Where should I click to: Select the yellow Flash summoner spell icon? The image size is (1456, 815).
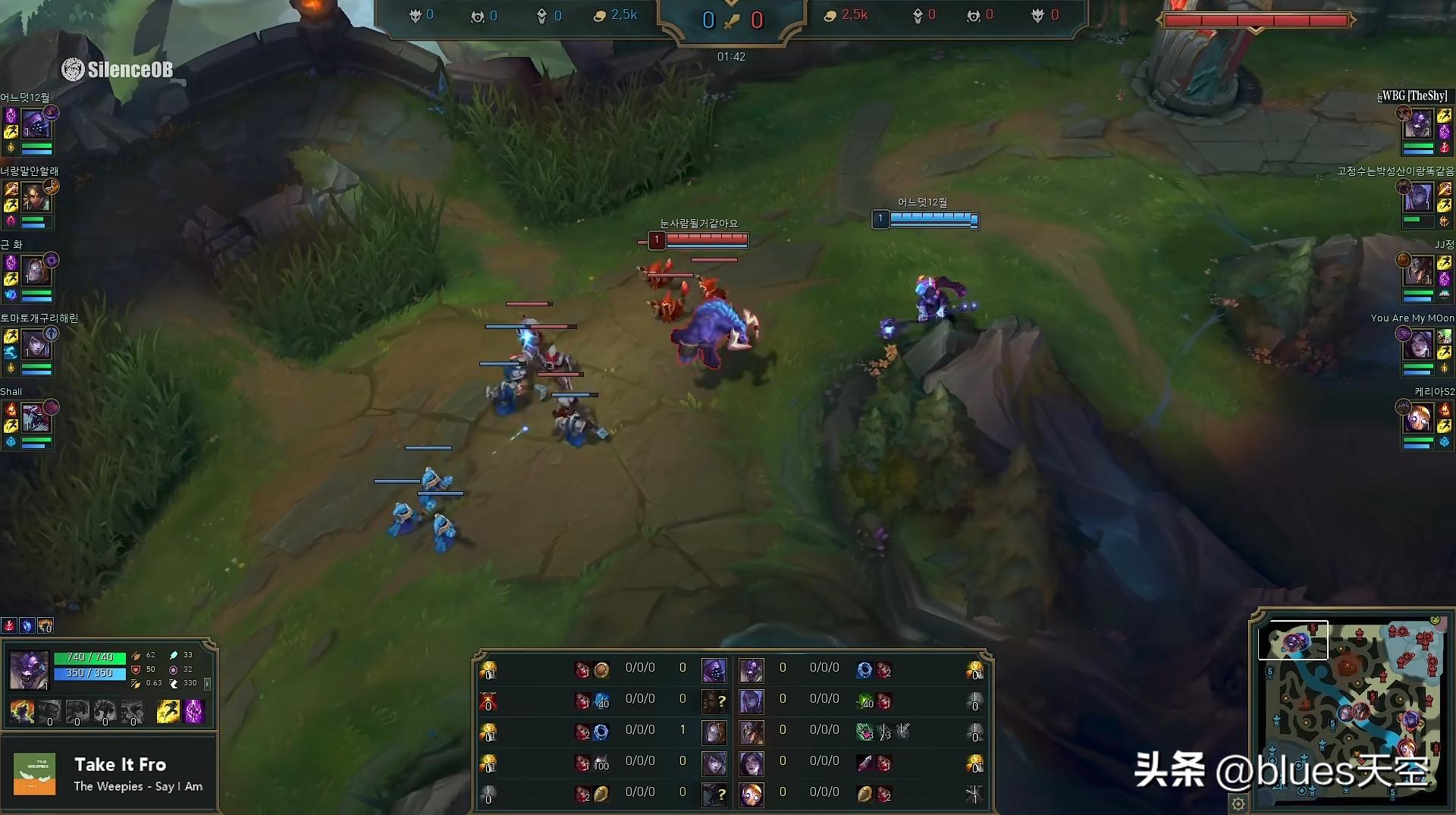click(168, 712)
